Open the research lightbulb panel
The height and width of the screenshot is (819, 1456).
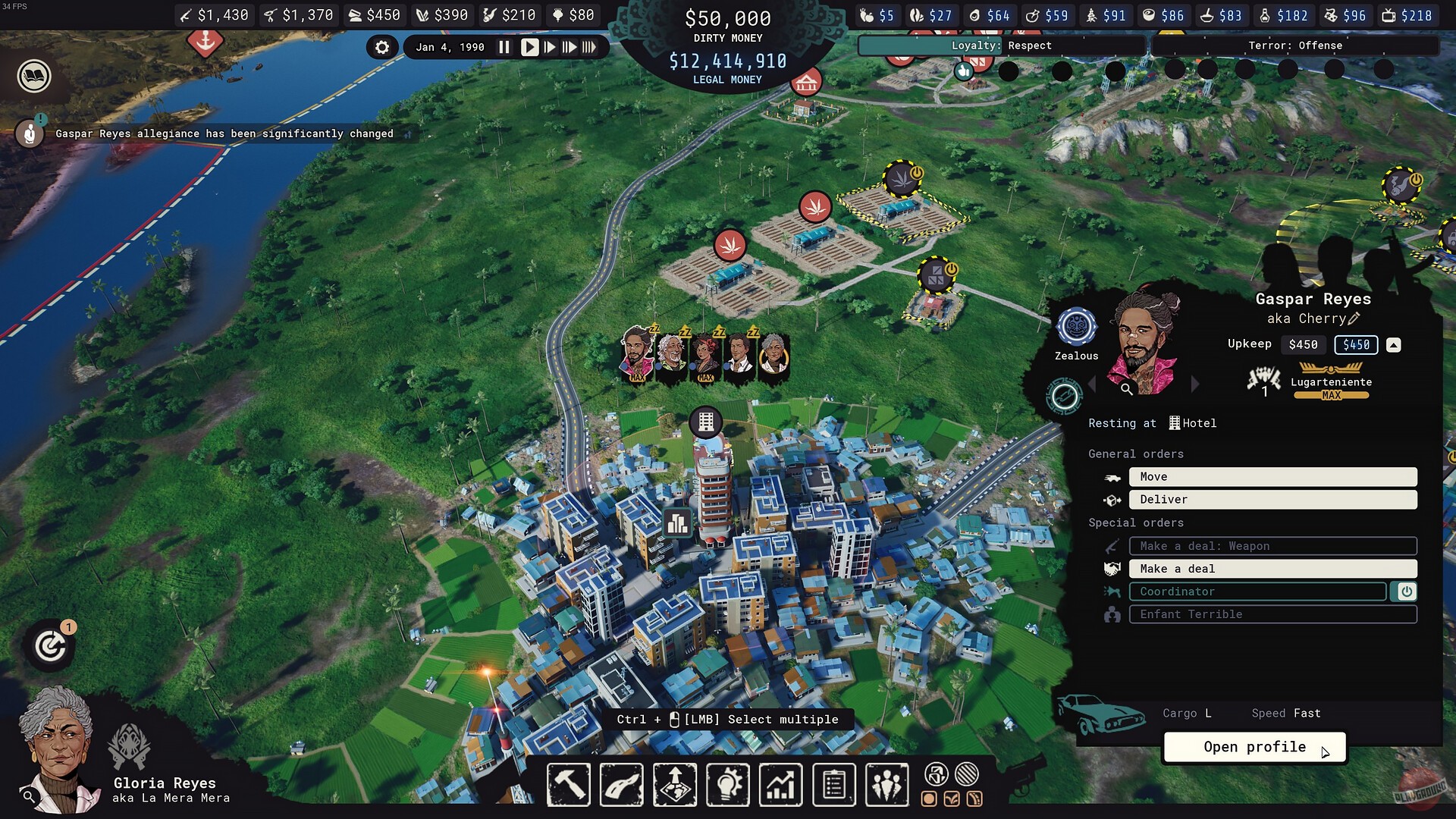point(727,785)
